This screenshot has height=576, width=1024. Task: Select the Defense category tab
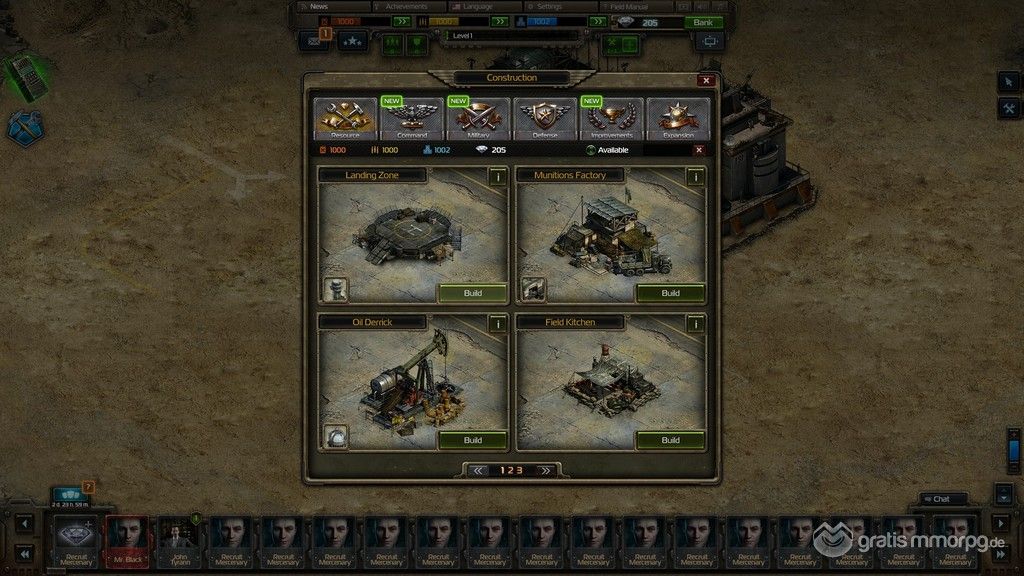[x=545, y=118]
